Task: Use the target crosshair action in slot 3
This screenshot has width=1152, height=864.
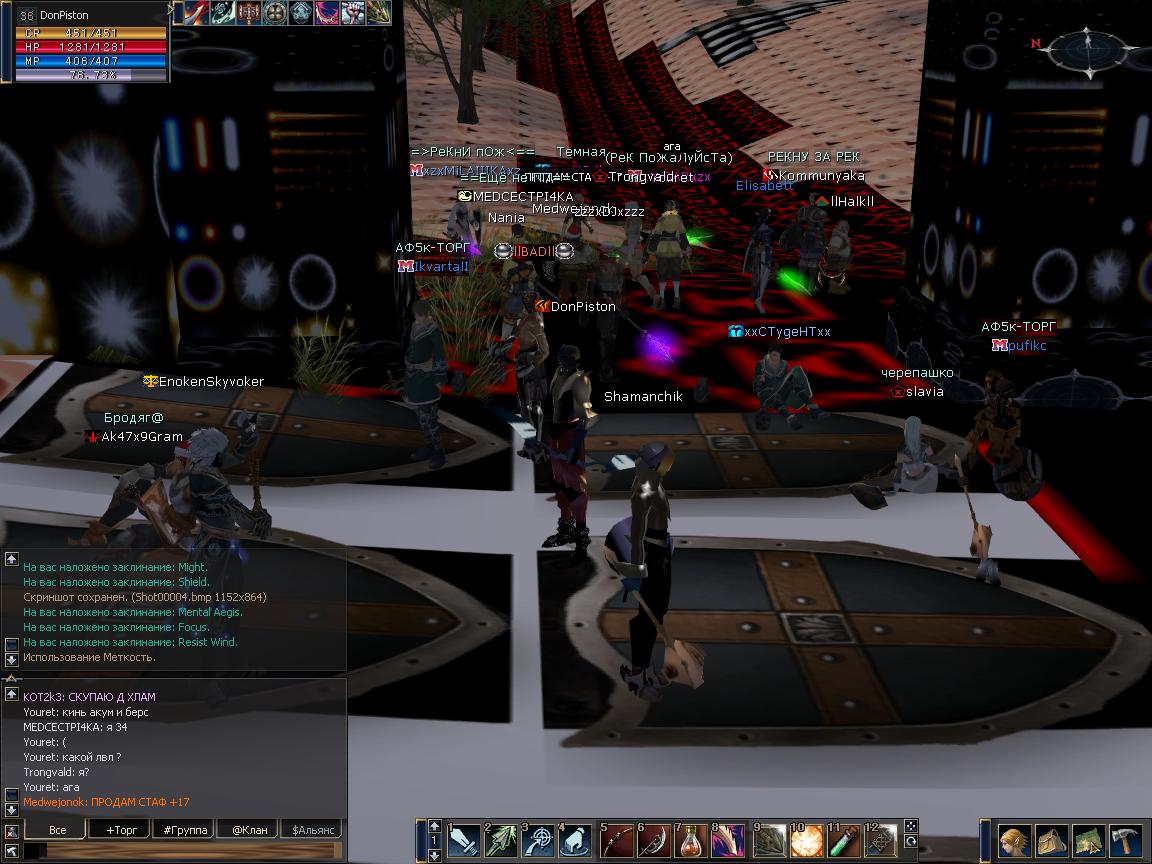Action: click(538, 841)
